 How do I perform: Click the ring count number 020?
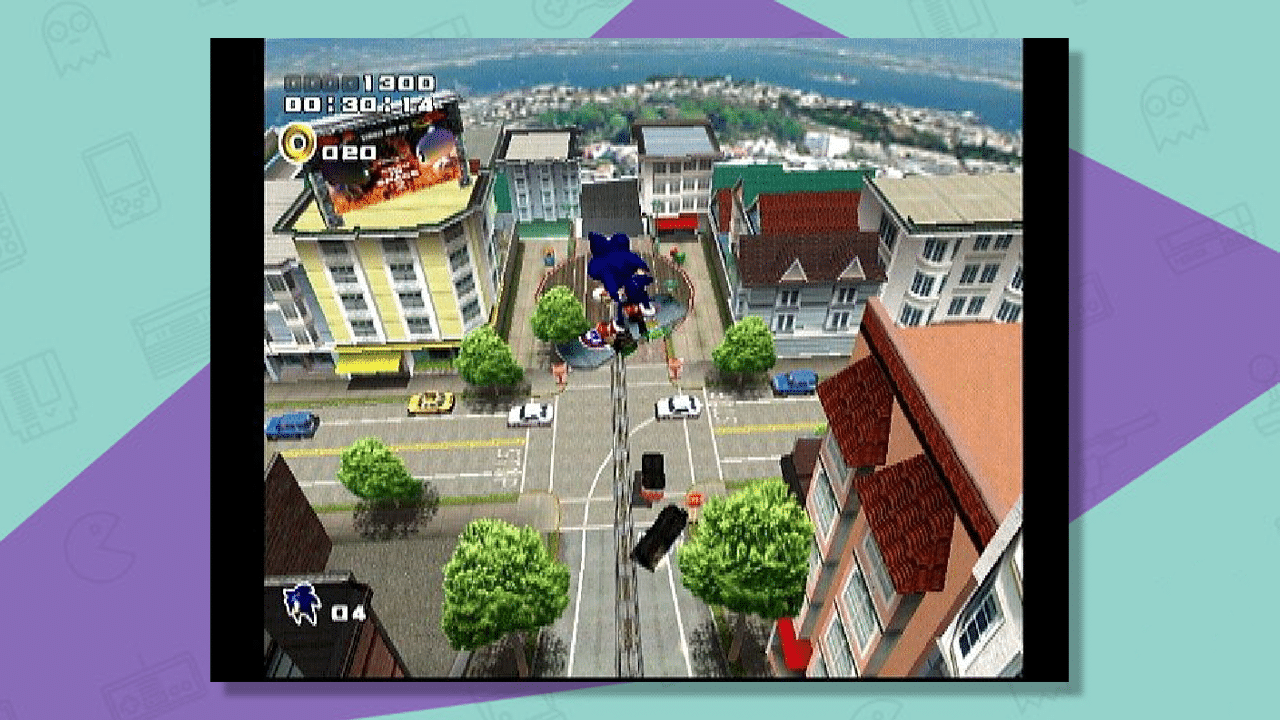(349, 150)
